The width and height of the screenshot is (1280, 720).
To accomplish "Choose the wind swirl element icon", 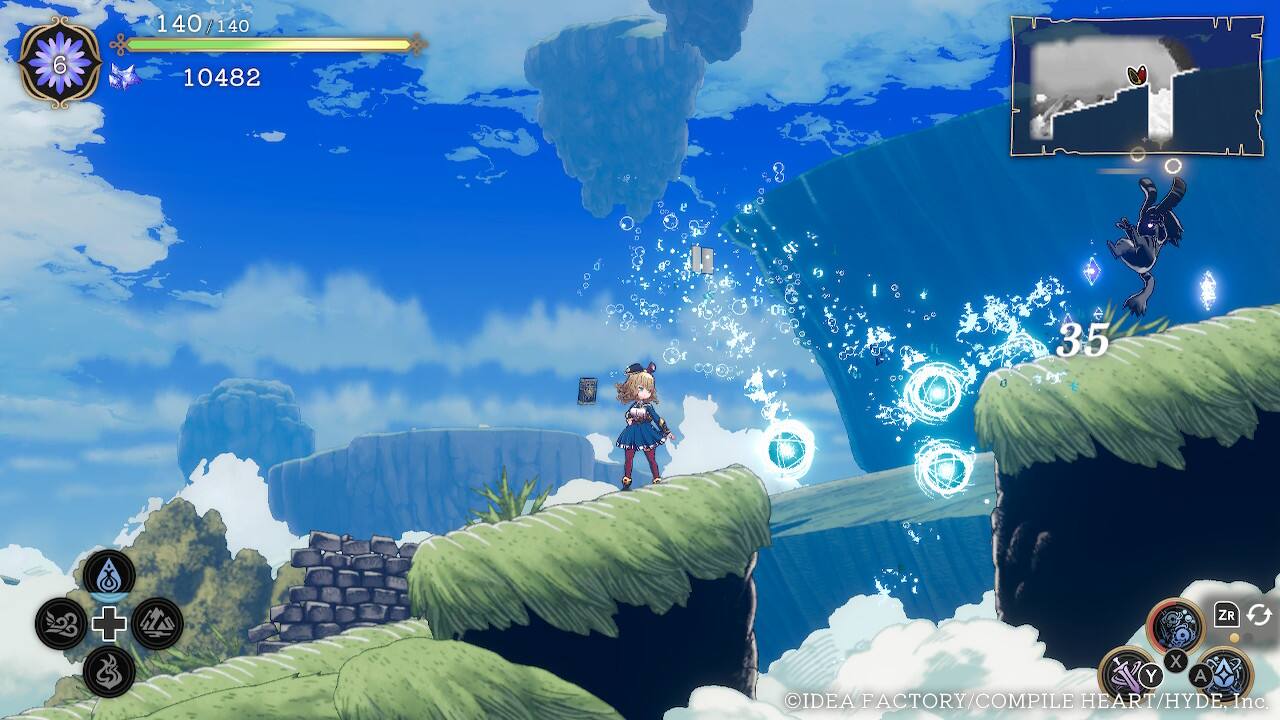I will (x=60, y=624).
